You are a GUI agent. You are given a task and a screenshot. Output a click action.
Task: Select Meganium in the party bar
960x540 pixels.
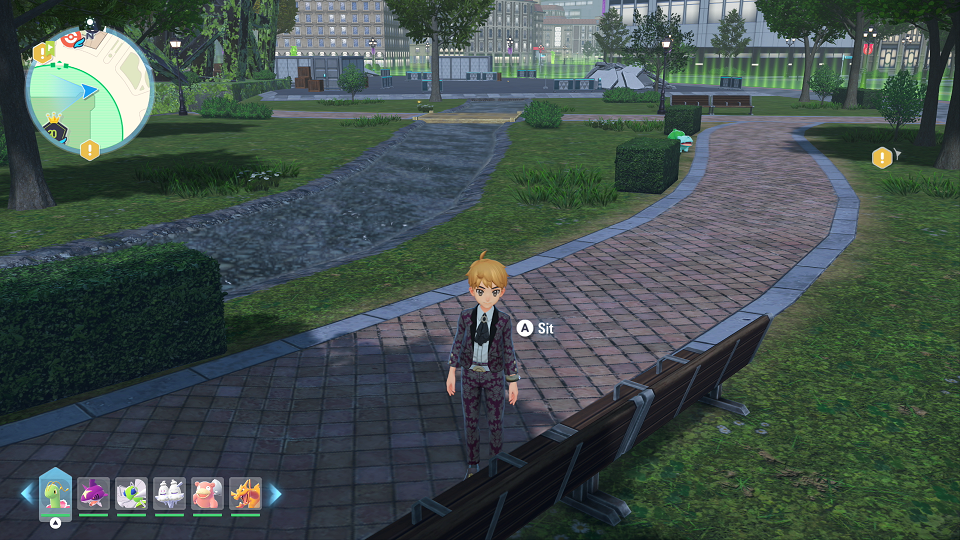pyautogui.click(x=56, y=494)
